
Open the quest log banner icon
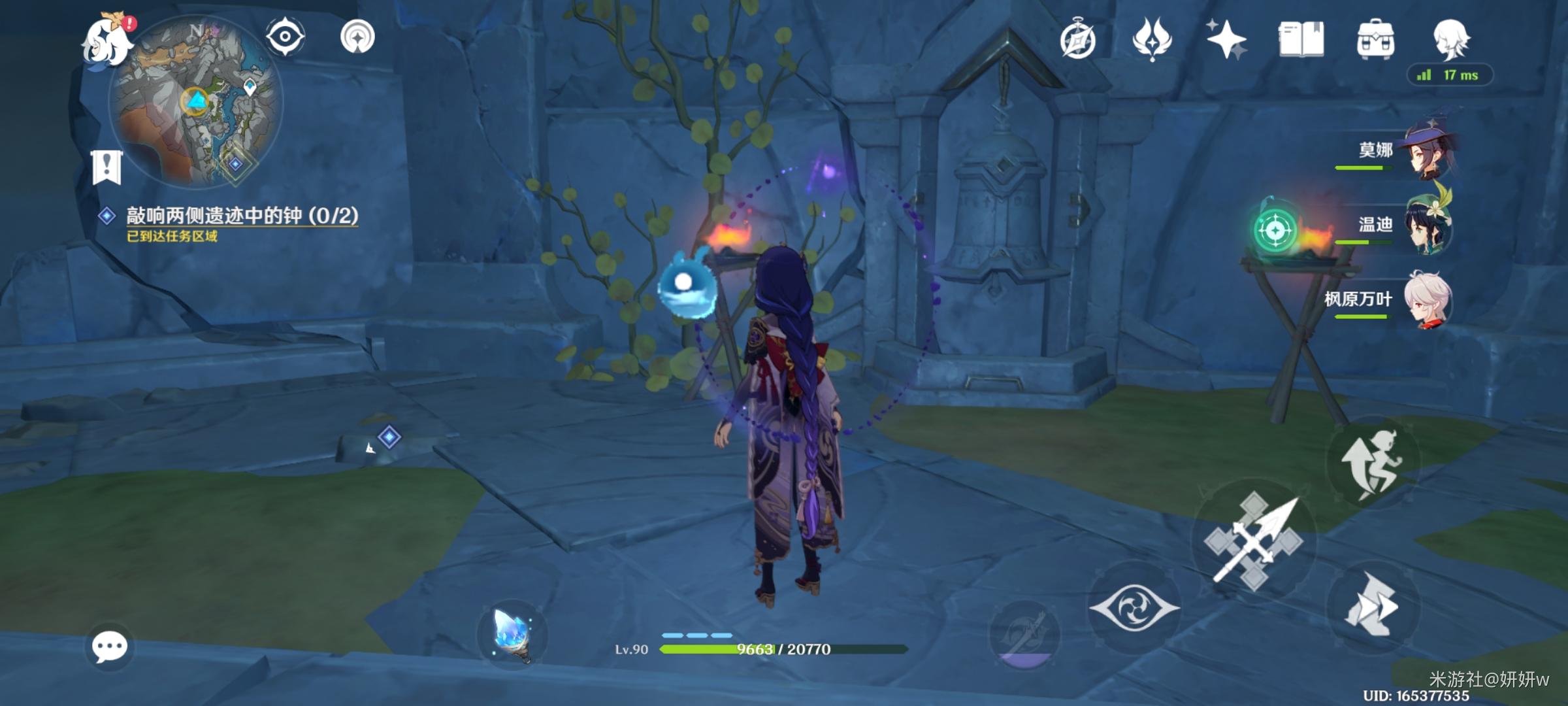(x=106, y=167)
